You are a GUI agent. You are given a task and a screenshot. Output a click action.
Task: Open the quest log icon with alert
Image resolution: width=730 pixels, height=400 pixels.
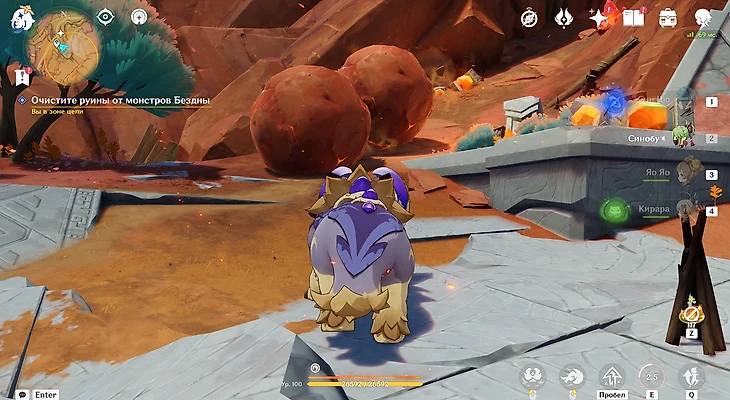tap(22, 76)
